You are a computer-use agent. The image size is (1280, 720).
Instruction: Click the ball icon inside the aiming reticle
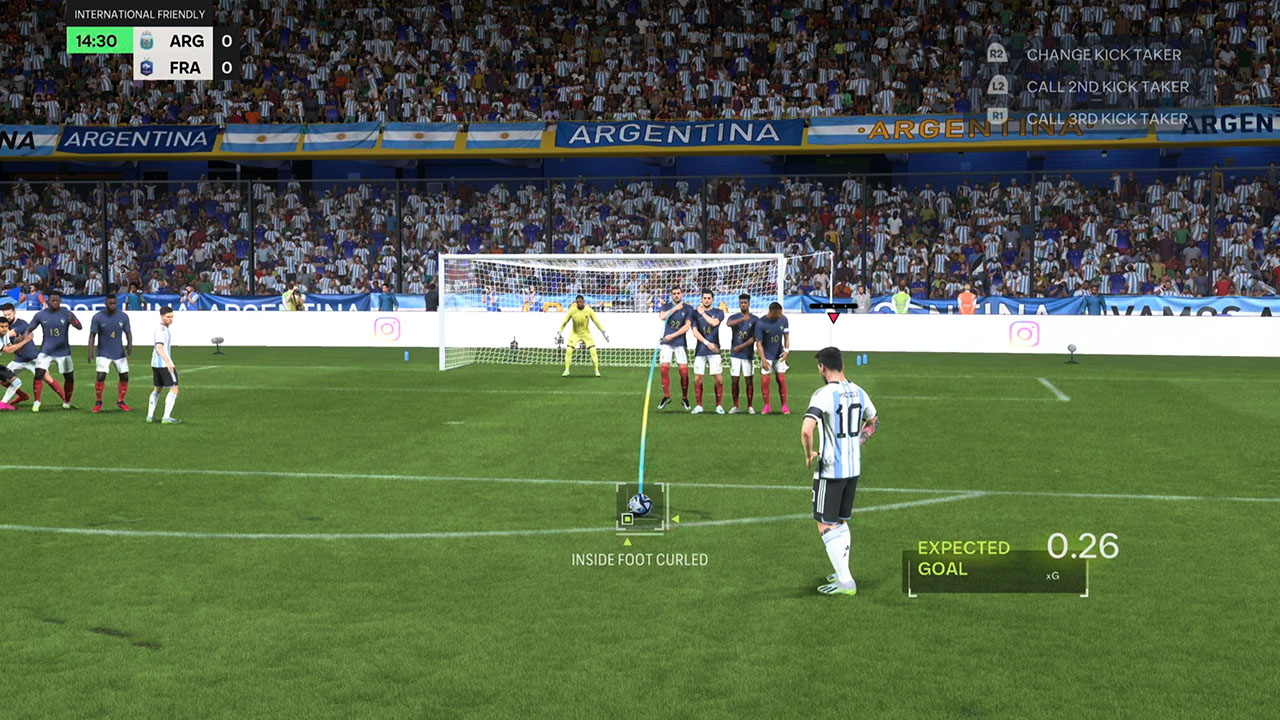(639, 503)
